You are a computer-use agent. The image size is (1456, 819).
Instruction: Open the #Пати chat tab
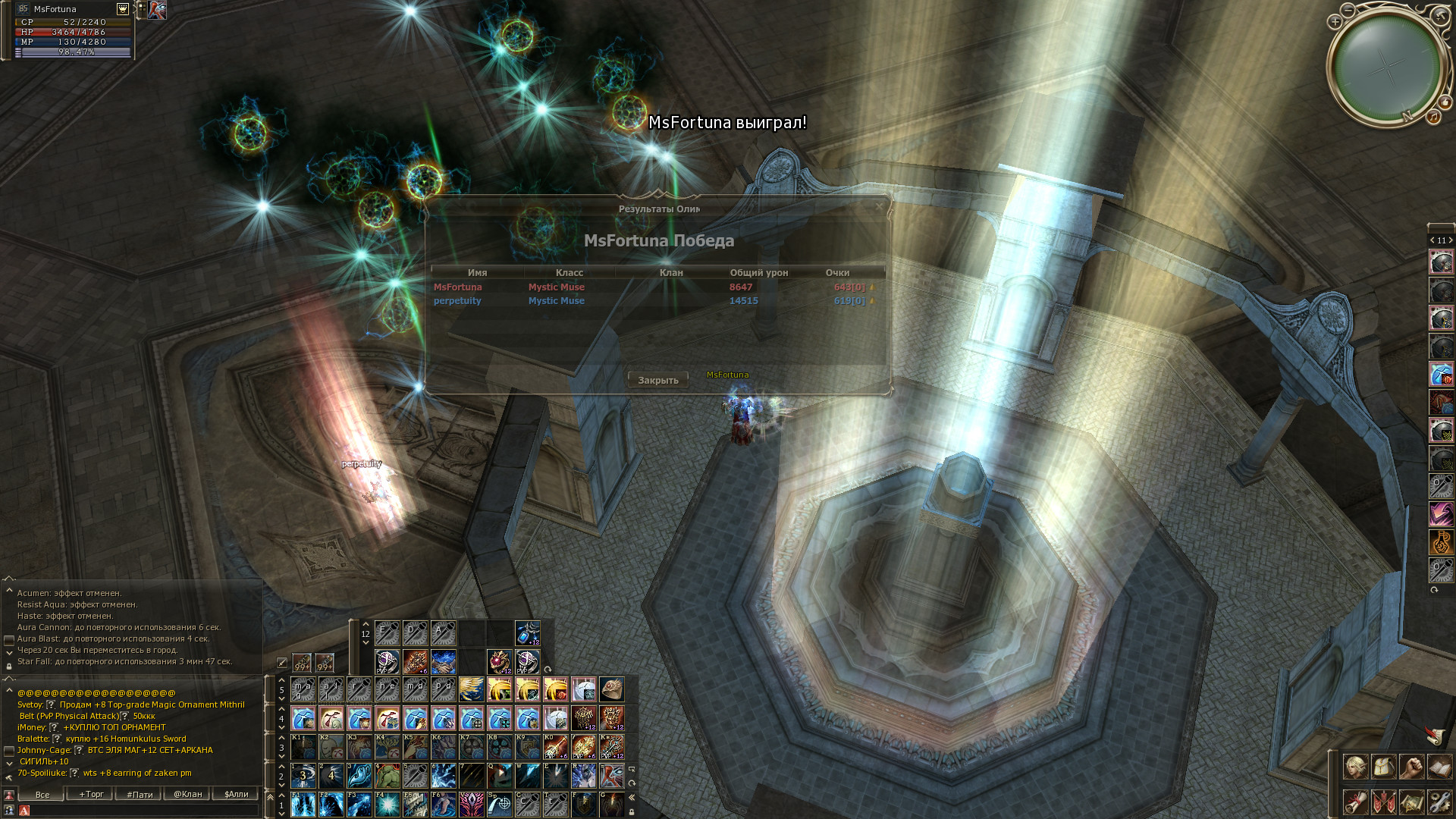click(x=140, y=794)
